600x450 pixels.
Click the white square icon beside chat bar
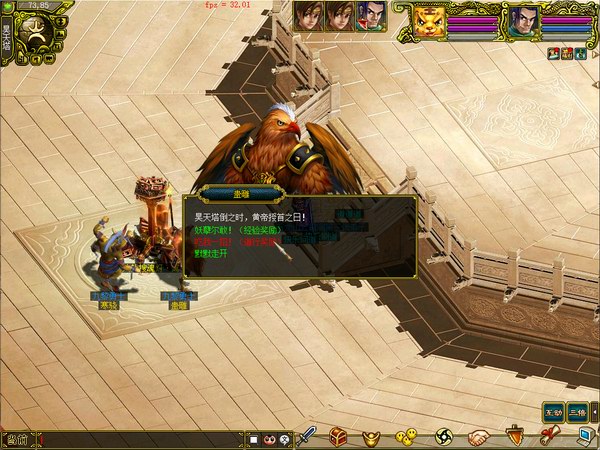coord(254,438)
